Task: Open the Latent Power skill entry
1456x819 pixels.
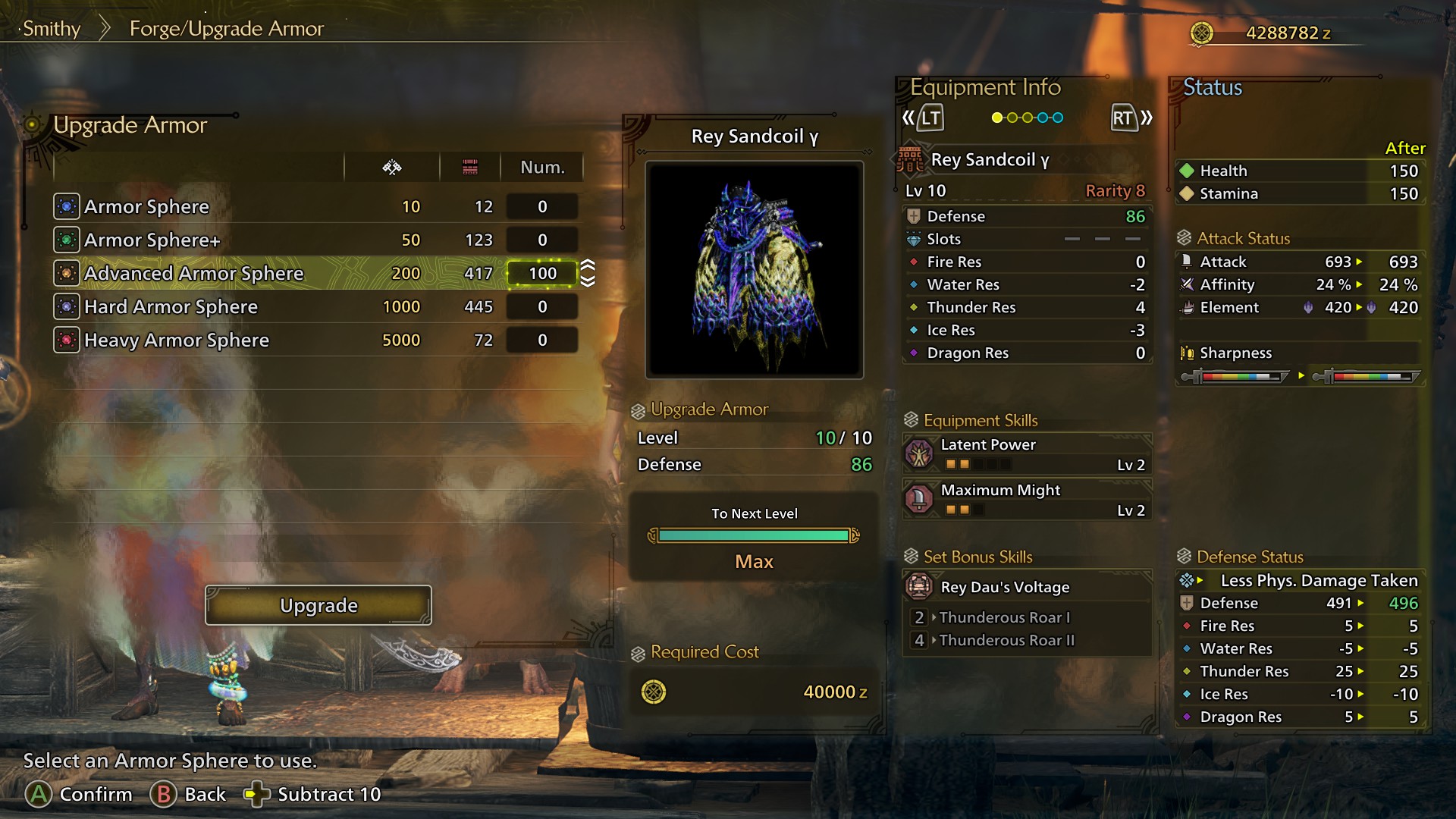Action: [x=1027, y=453]
